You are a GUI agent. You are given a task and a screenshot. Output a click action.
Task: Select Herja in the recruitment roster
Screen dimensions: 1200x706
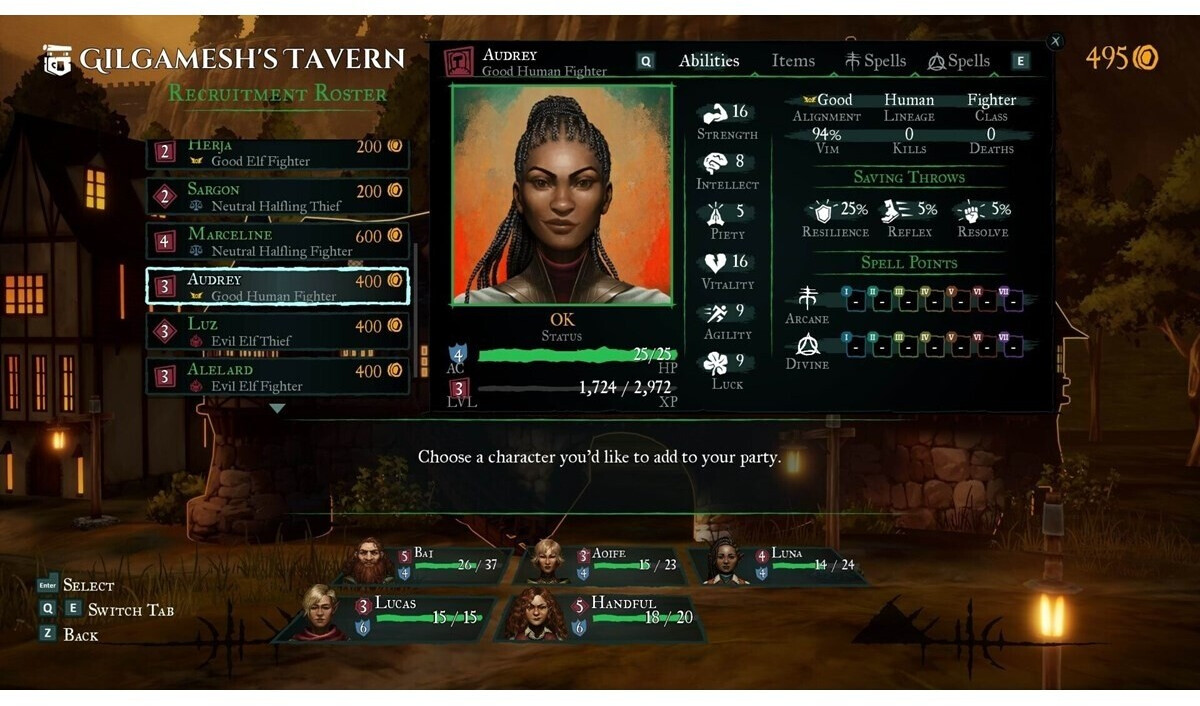click(277, 153)
